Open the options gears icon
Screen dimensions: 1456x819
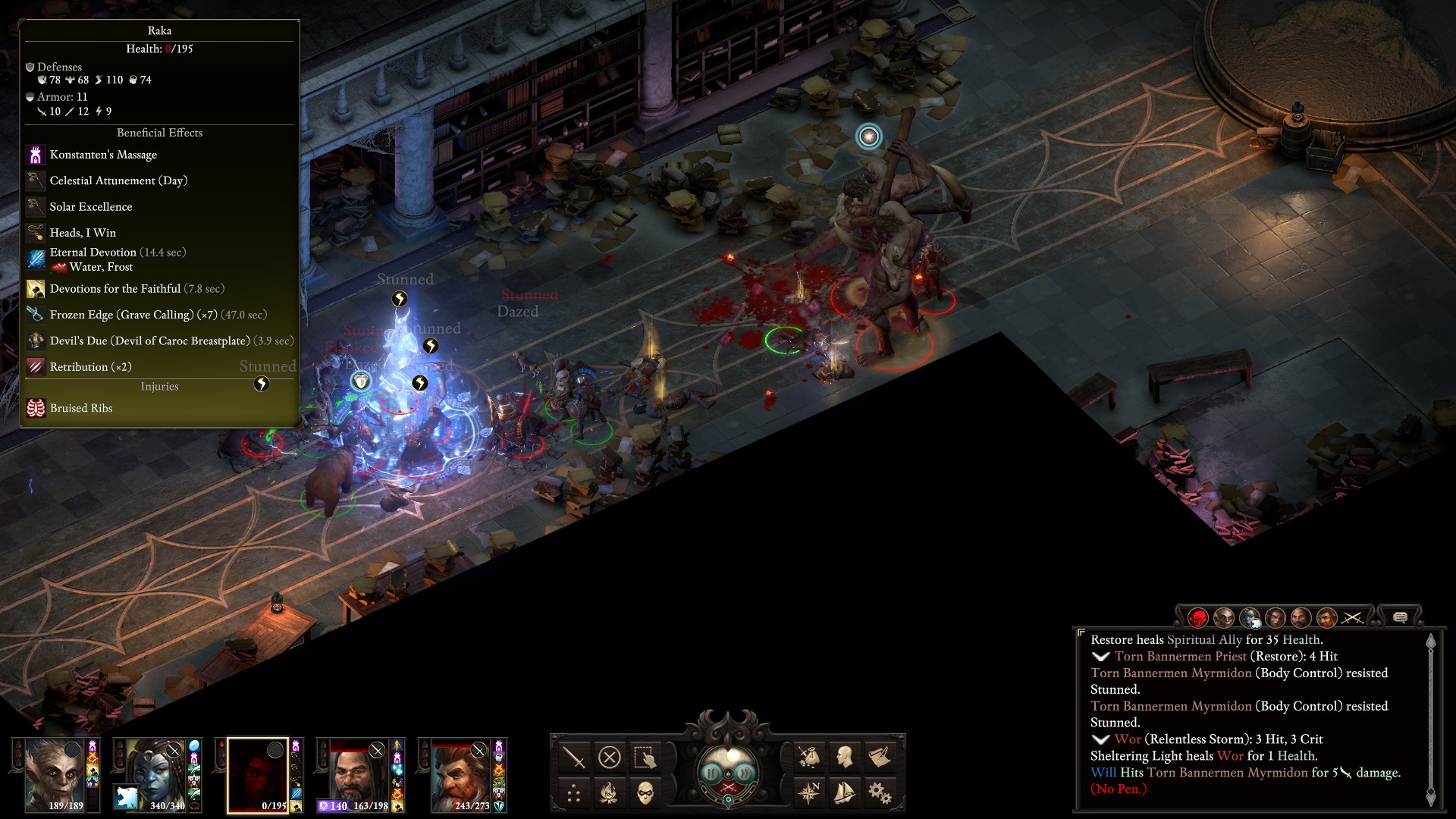pos(880,793)
